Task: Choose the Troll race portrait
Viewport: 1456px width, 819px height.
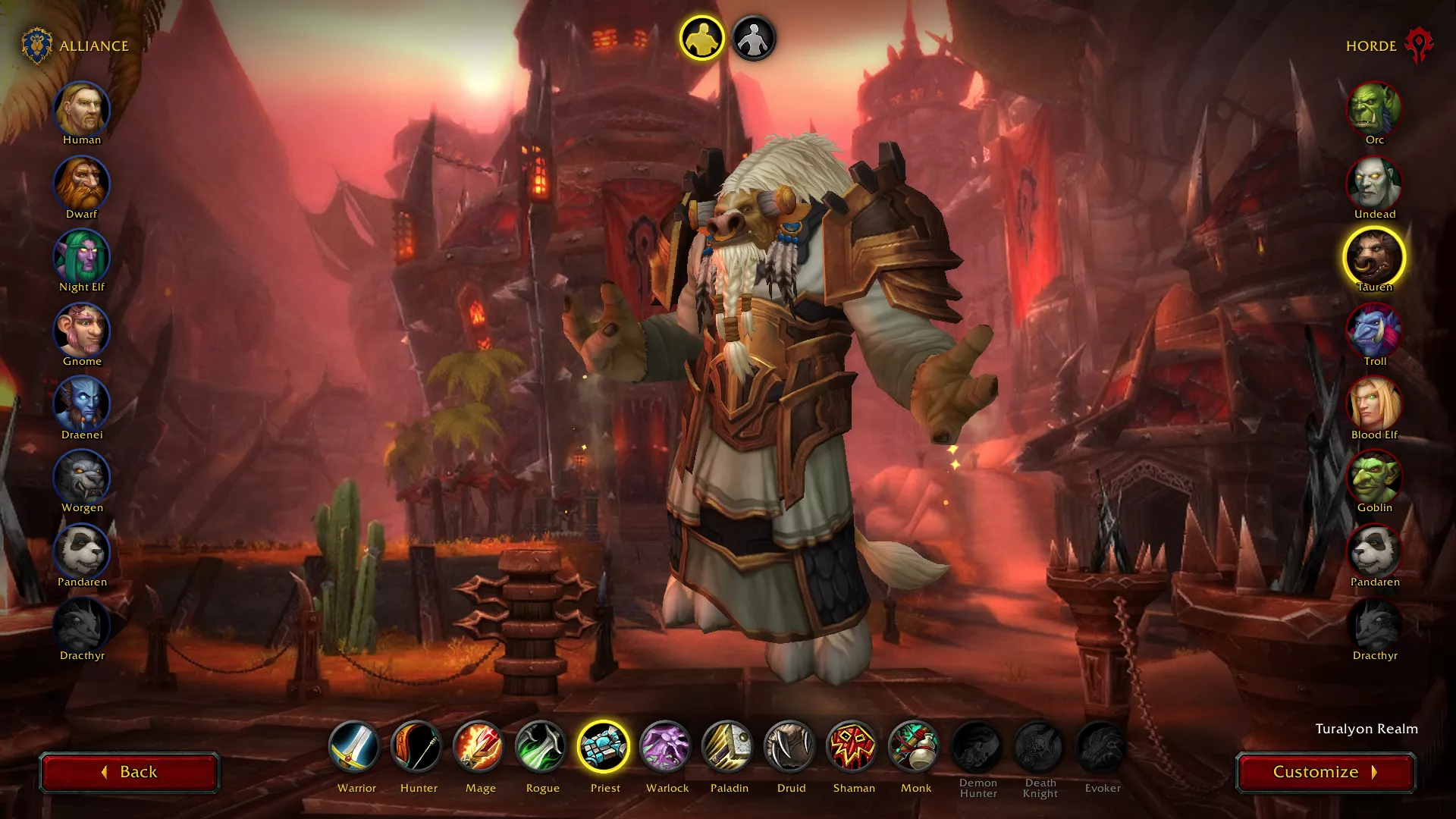Action: pos(1374,331)
